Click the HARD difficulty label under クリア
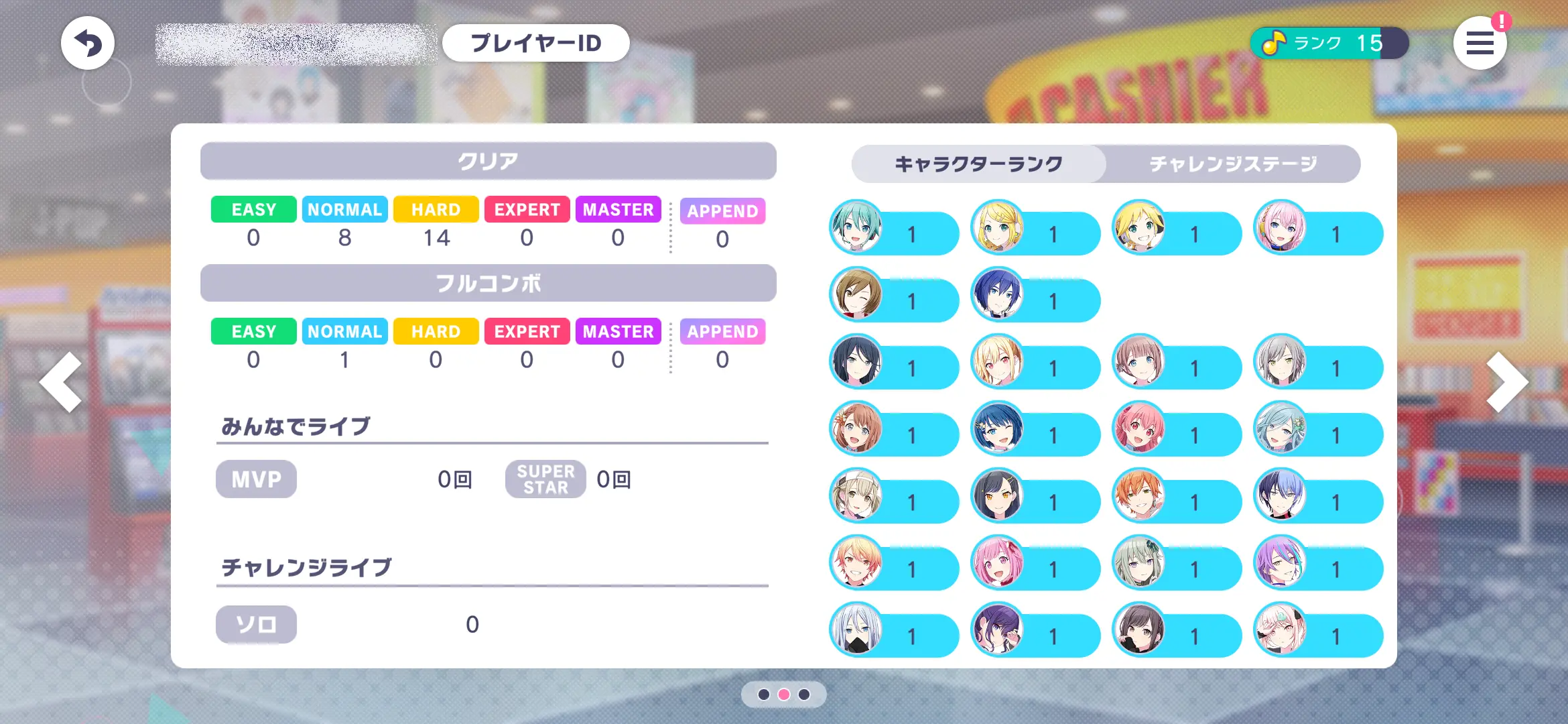Viewport: 1568px width, 724px height. [x=435, y=209]
